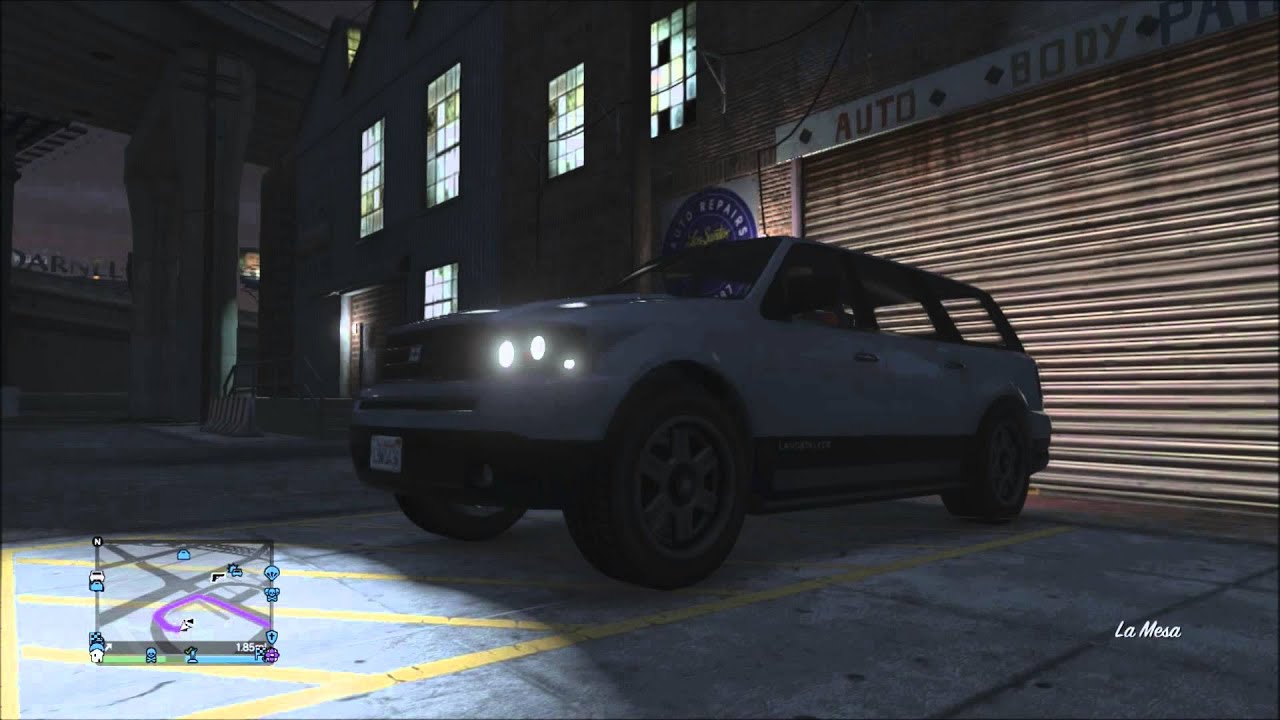Click the blue shop blip atop the minimap

point(183,553)
